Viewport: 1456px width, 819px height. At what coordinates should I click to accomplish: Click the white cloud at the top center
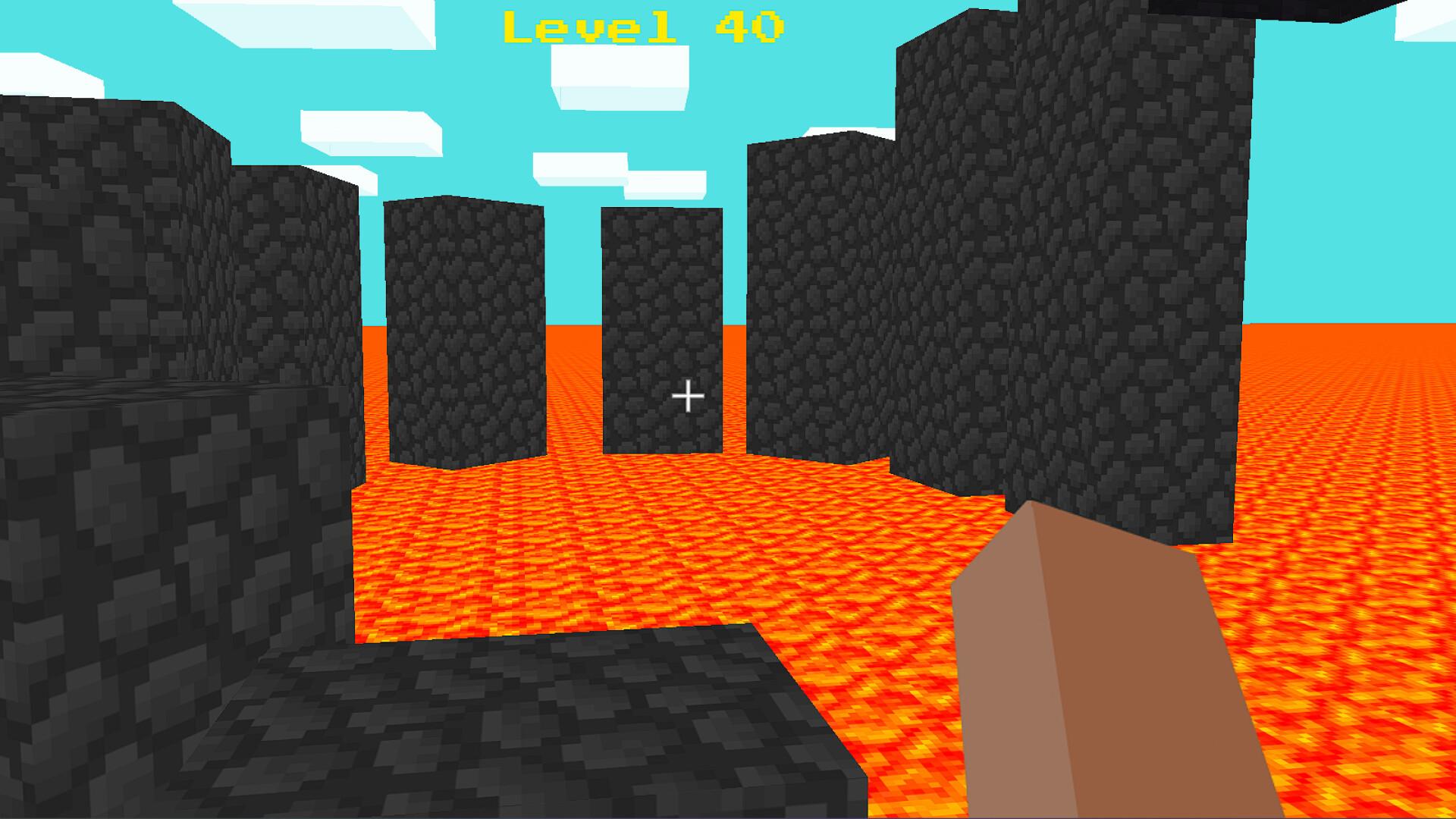[x=622, y=76]
